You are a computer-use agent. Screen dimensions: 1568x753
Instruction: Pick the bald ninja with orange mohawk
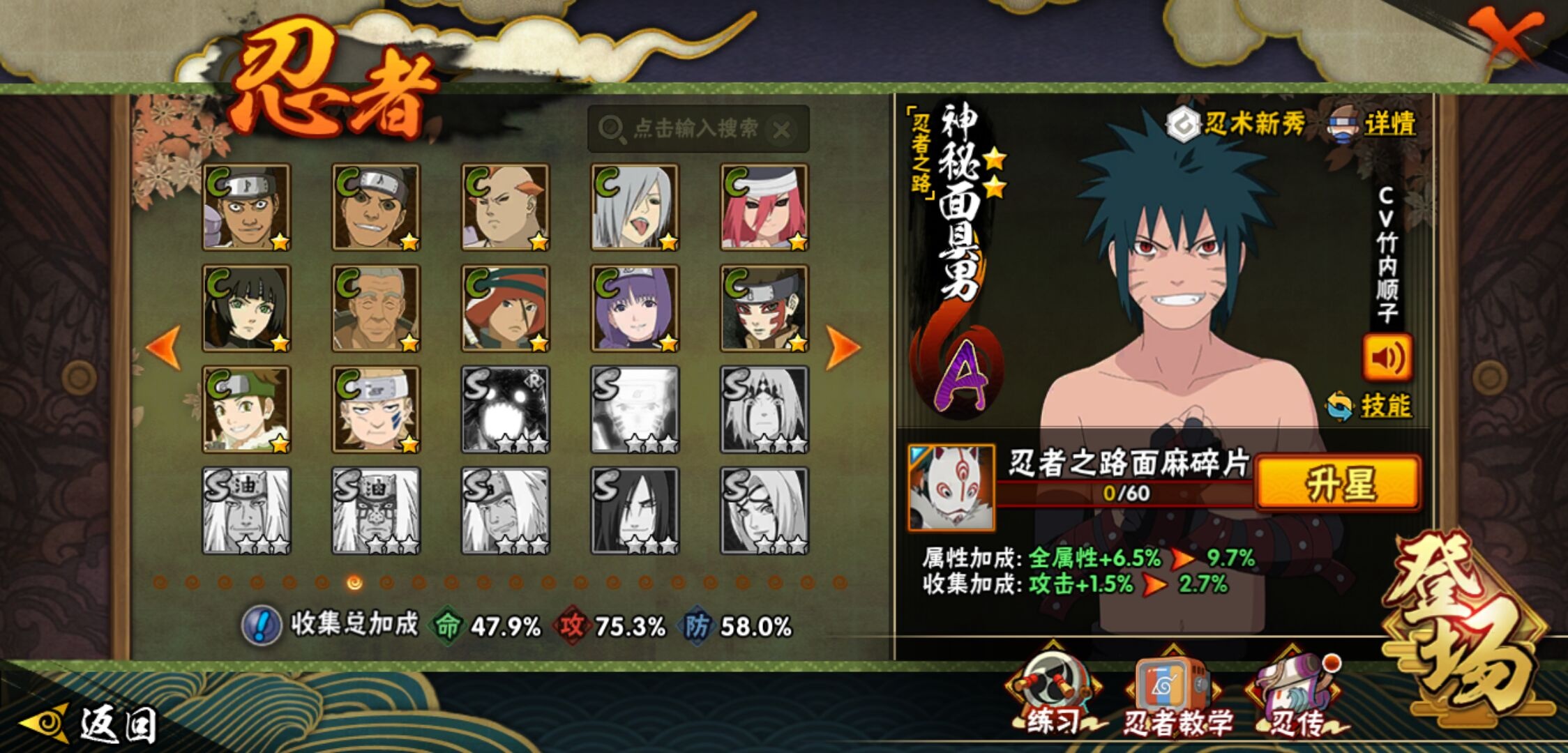[505, 207]
